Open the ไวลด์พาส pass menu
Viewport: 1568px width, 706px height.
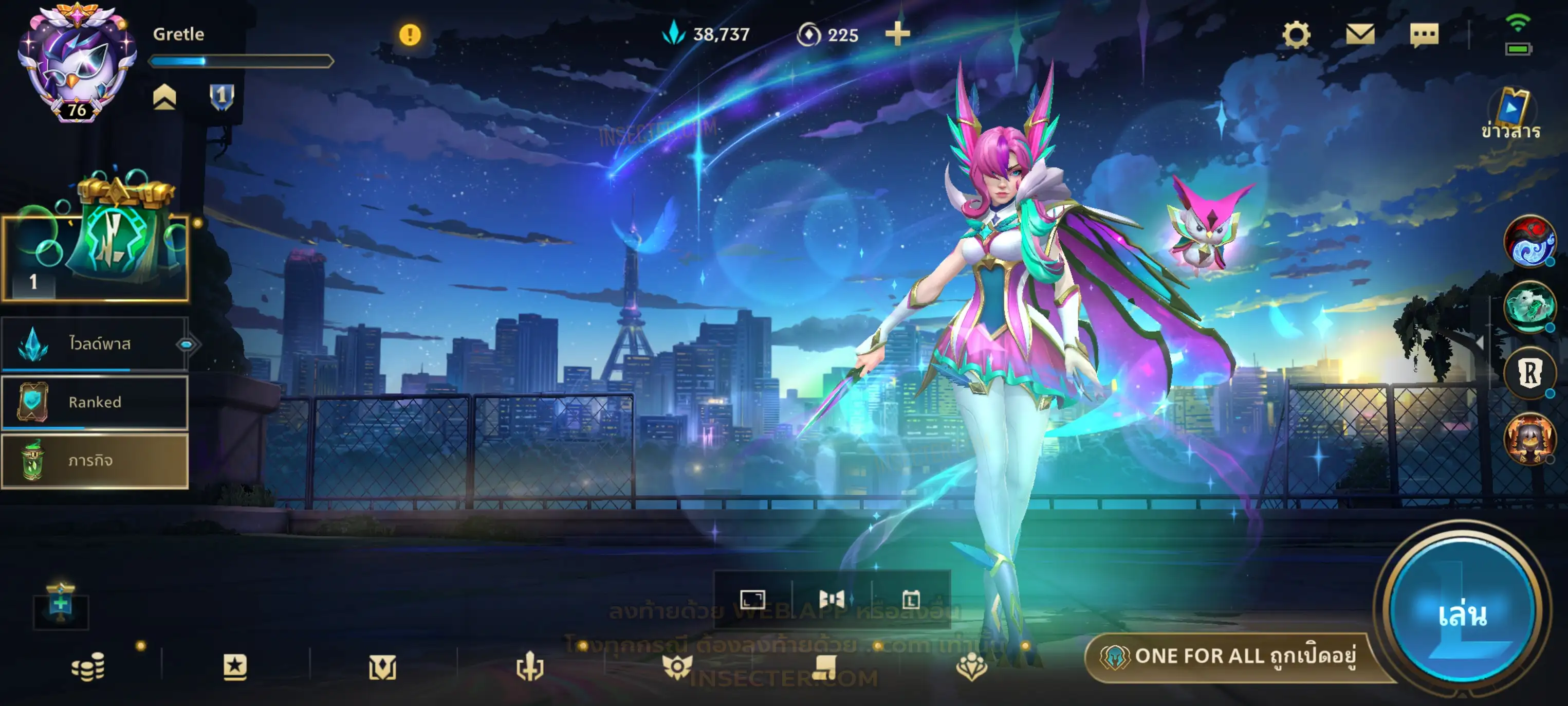(95, 344)
